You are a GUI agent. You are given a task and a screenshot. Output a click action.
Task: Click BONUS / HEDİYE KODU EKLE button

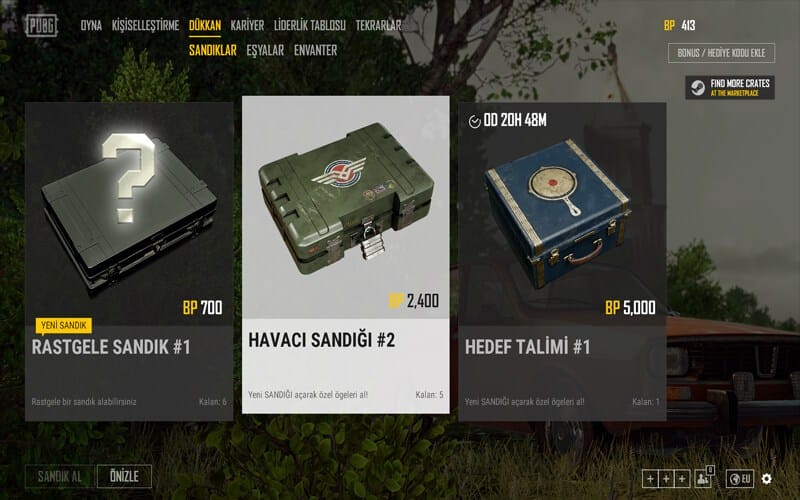[721, 53]
